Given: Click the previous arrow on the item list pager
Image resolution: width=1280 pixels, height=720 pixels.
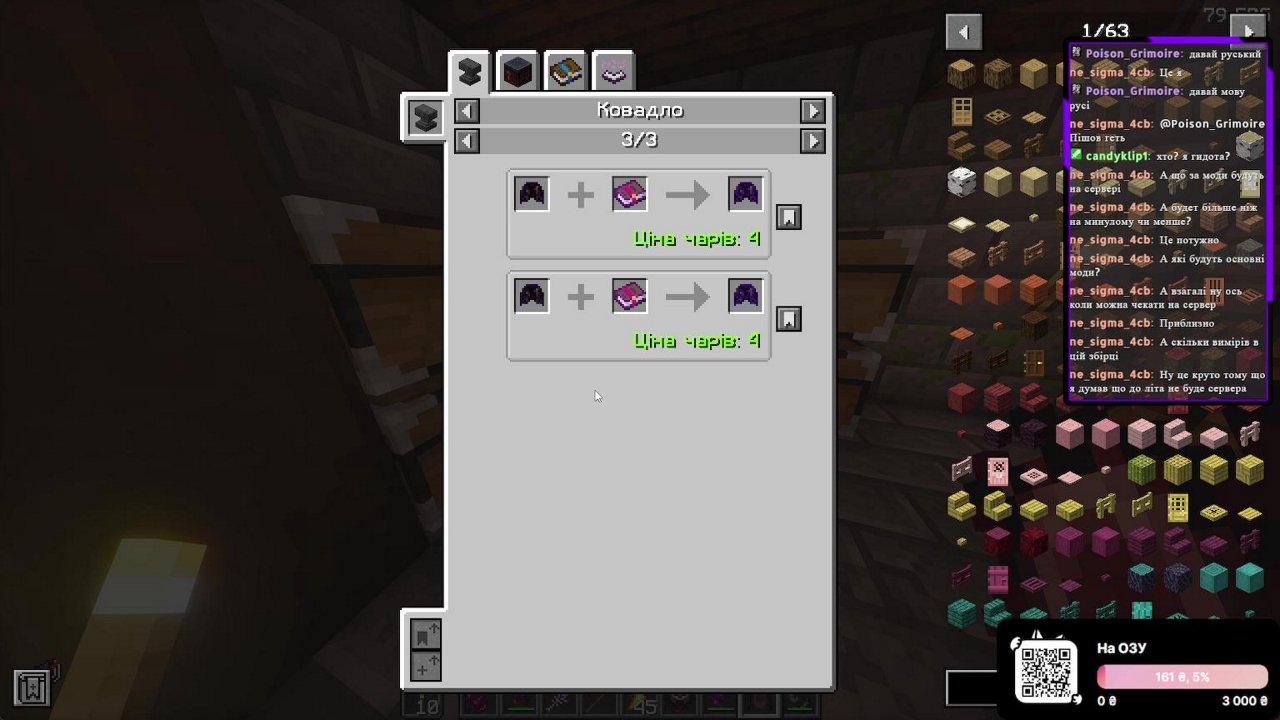Looking at the screenshot, I should click(x=963, y=31).
